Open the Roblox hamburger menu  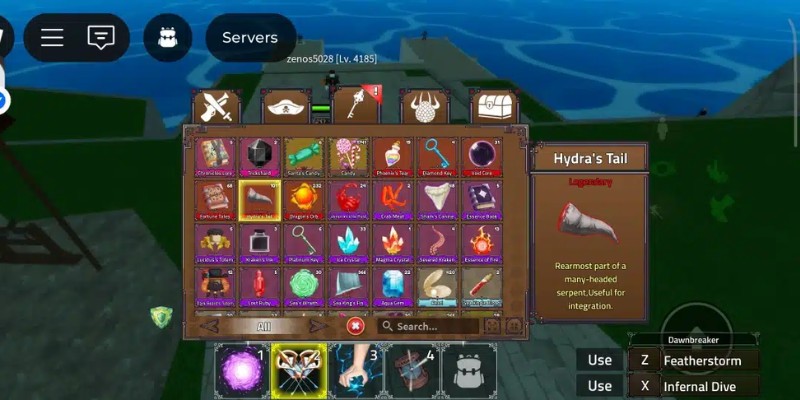point(52,38)
